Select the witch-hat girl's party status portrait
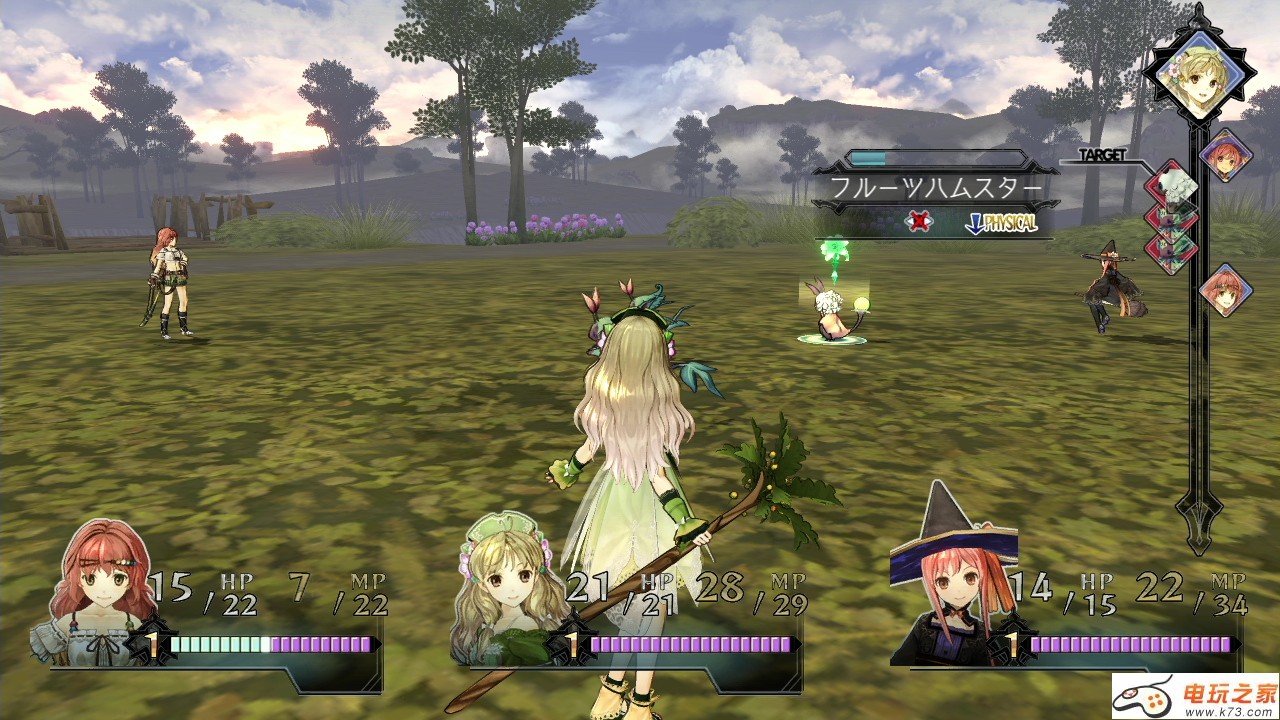This screenshot has width=1280, height=720. [950, 590]
